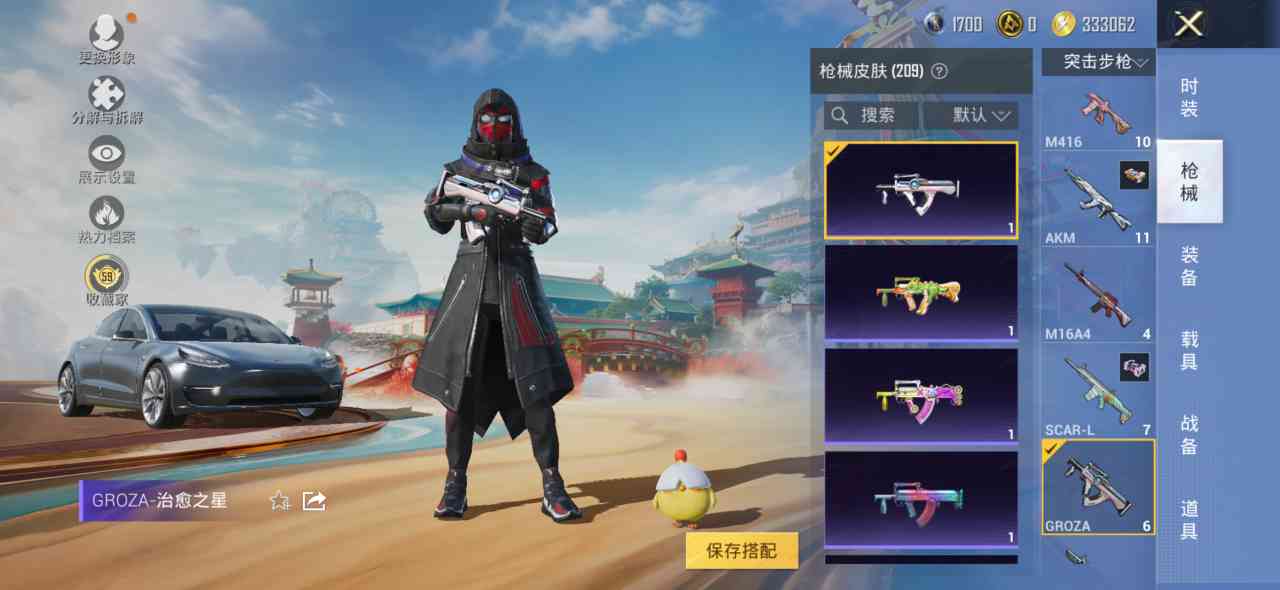Open the 战备 tab
Viewport: 1280px width, 590px height.
pos(1189,434)
